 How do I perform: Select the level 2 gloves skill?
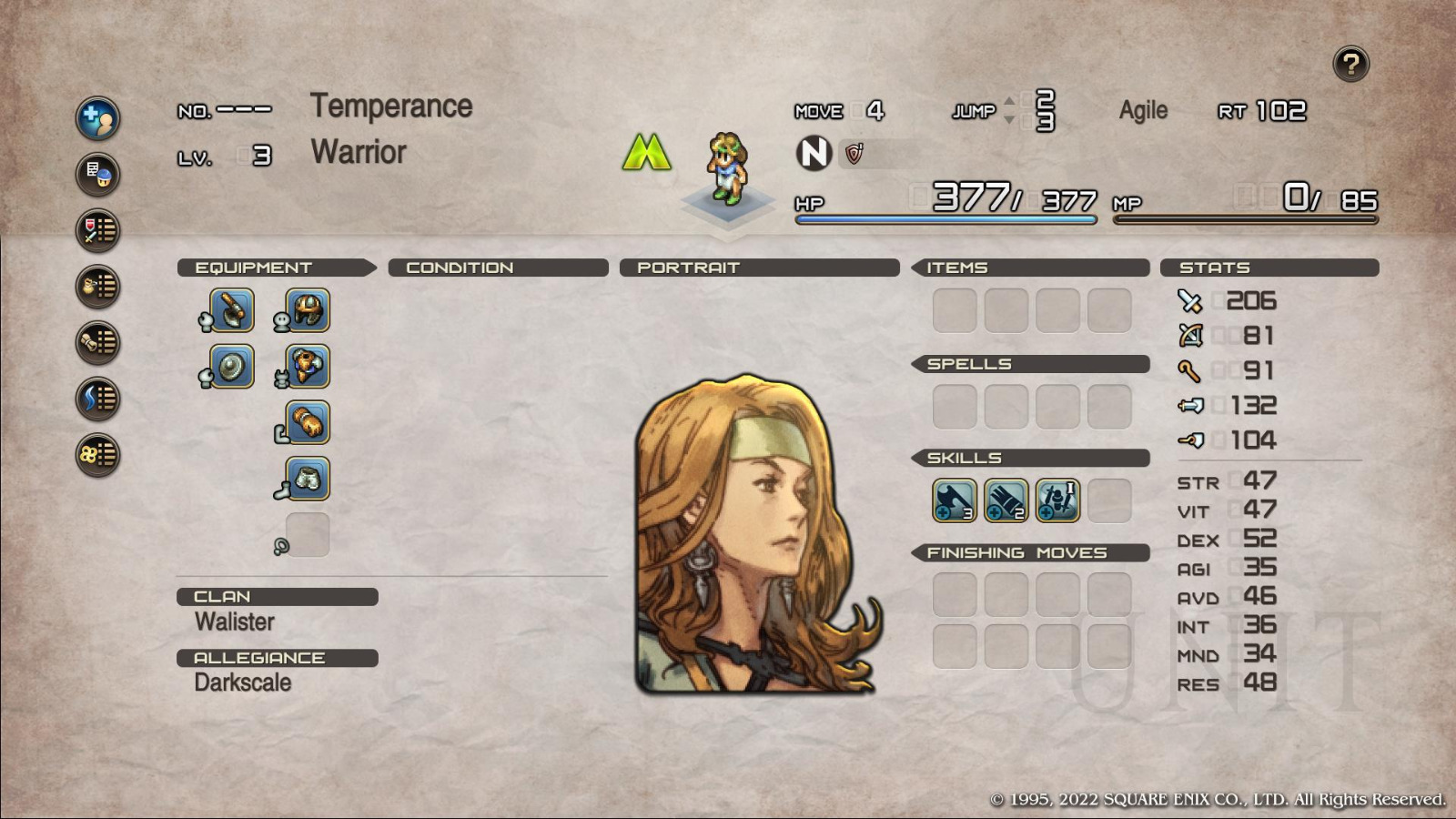(x=1005, y=500)
